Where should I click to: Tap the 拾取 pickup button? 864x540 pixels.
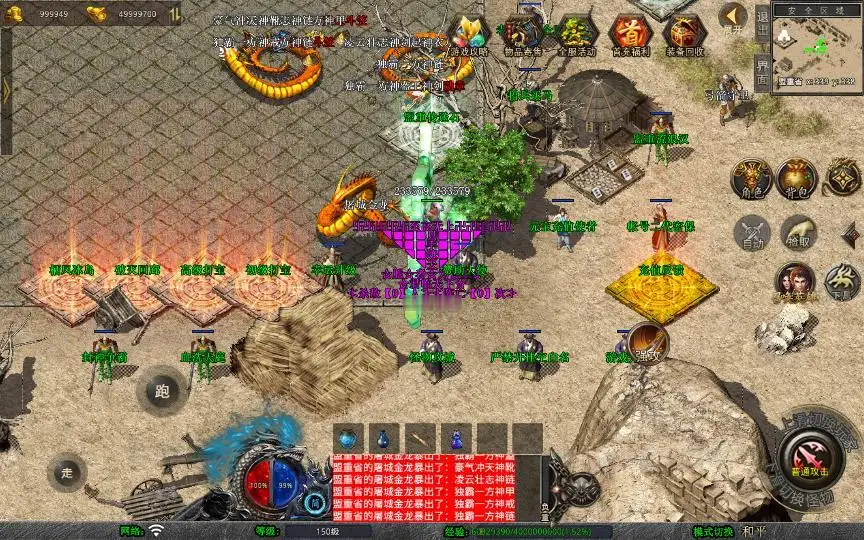point(797,232)
